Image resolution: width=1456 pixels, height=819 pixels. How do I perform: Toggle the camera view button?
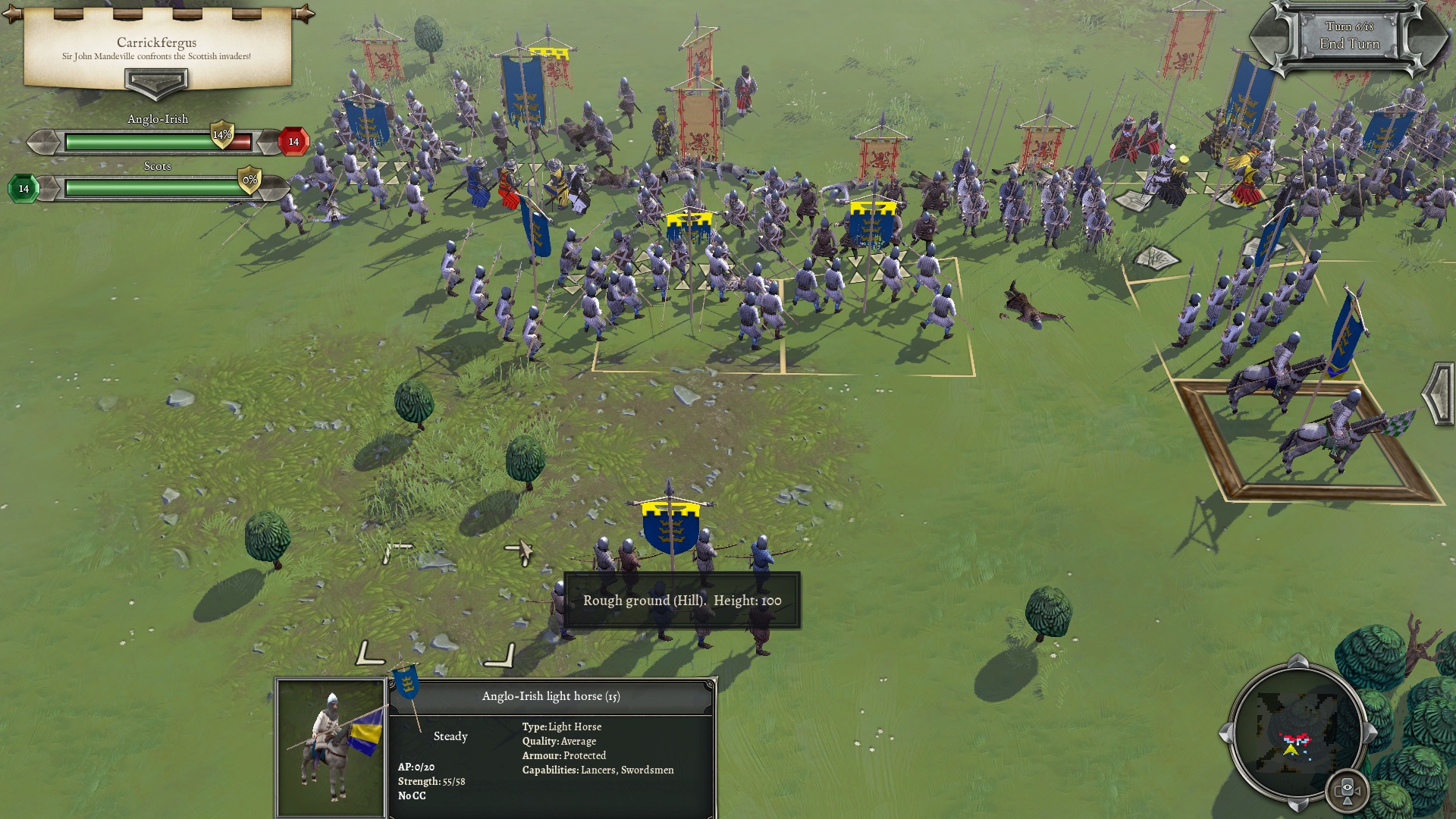[x=1348, y=790]
